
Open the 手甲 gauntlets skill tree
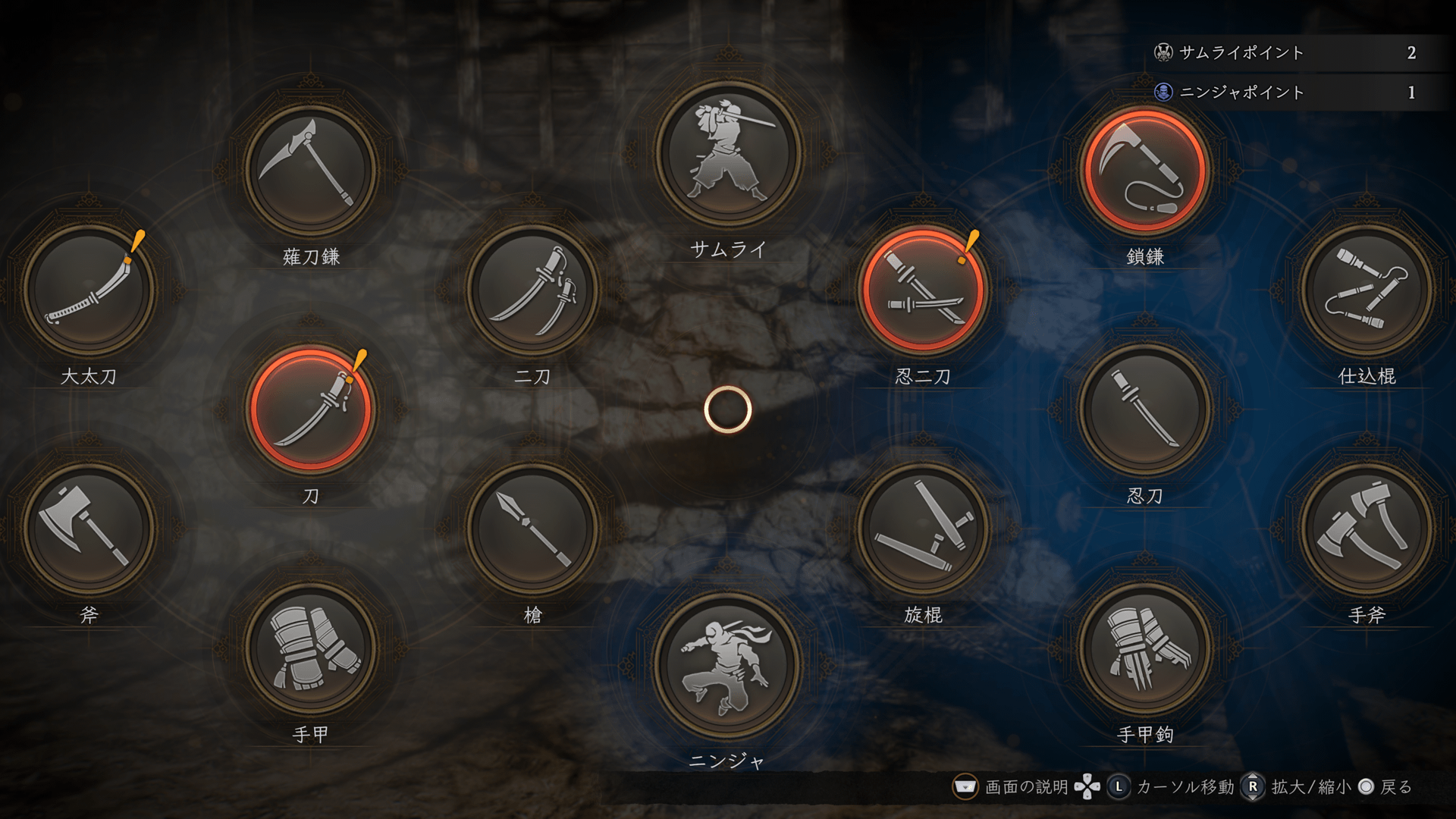(311, 648)
